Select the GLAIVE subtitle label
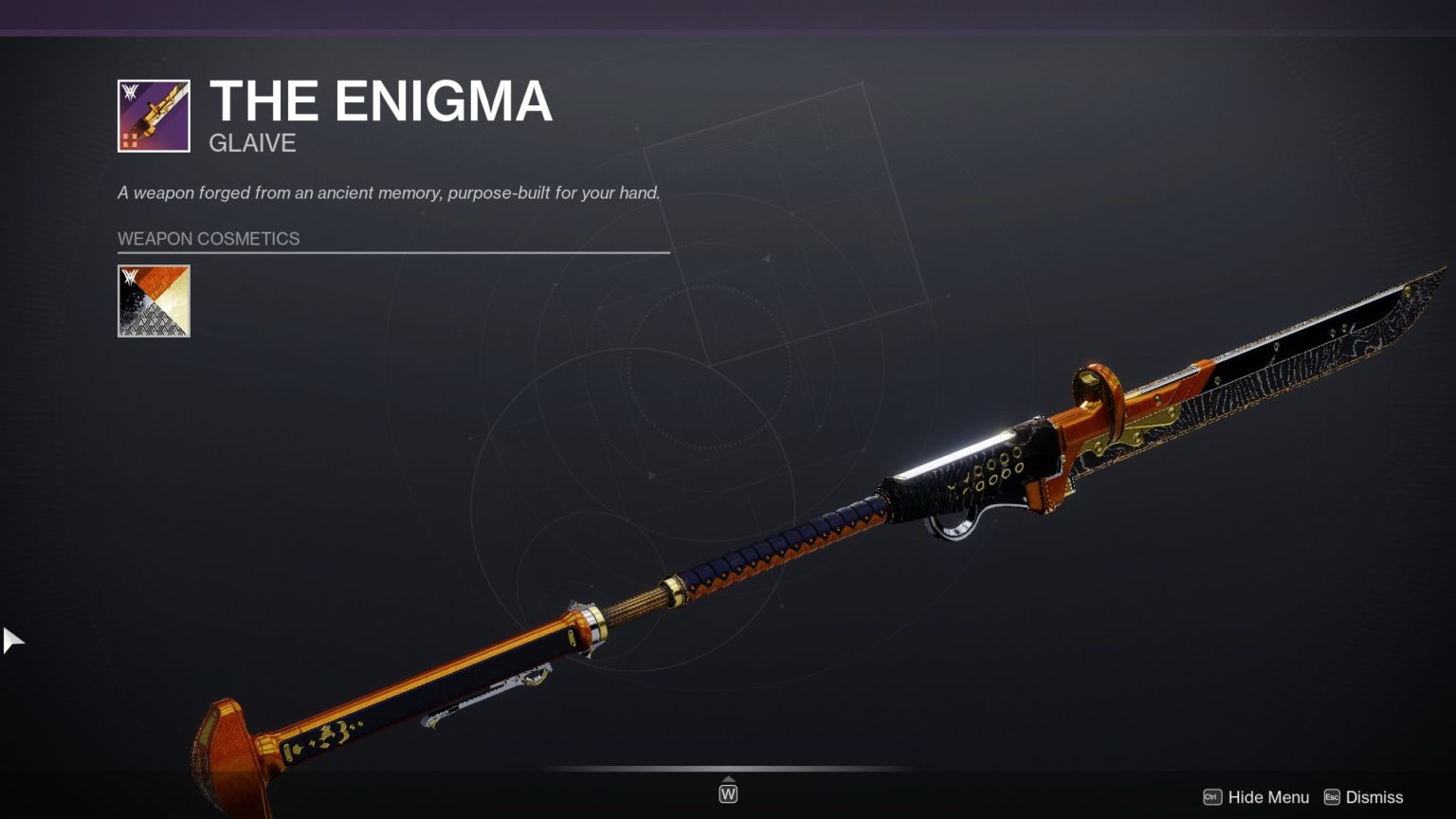Screen dimensions: 1456x819 tap(251, 143)
